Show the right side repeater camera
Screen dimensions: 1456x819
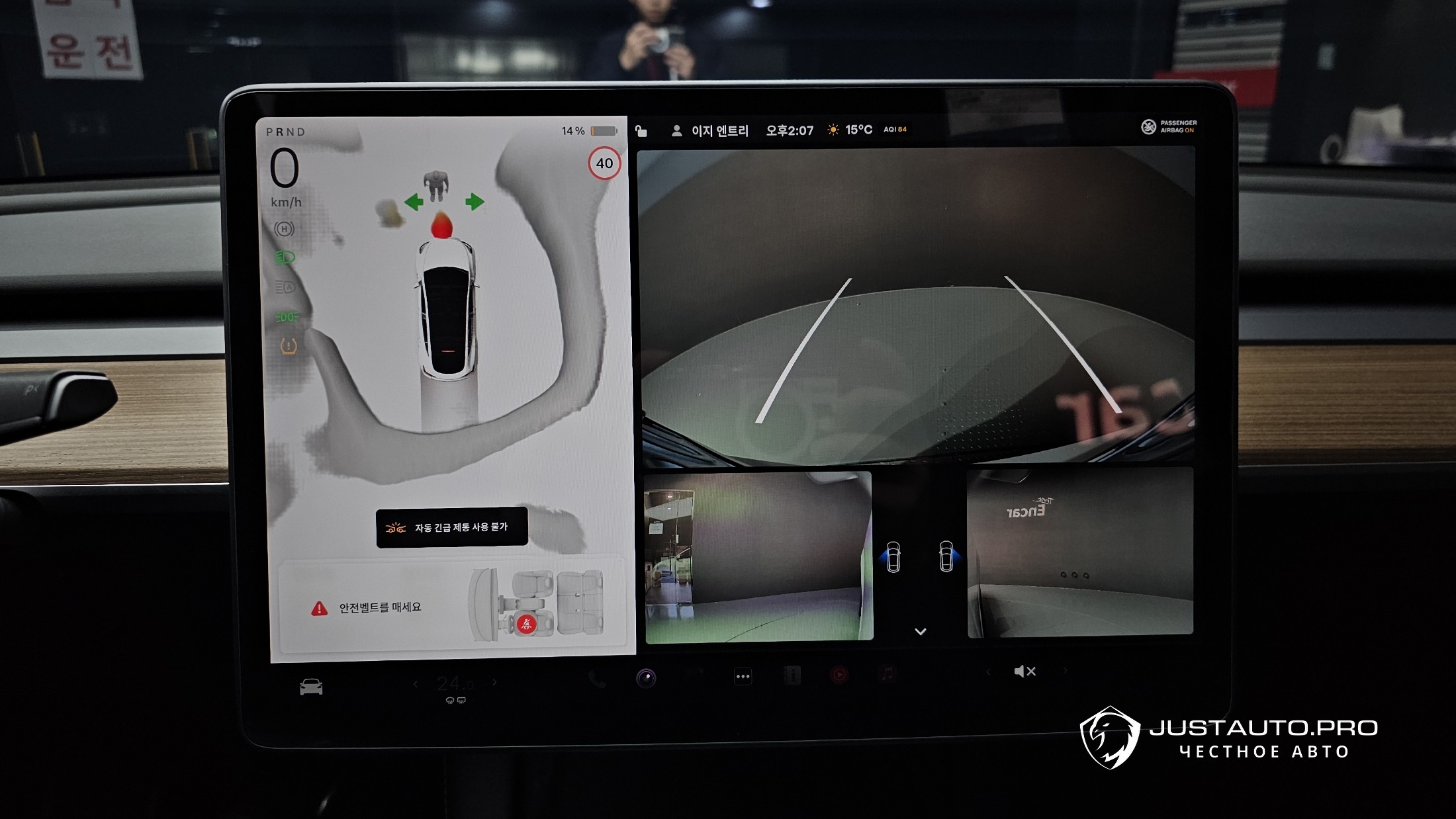click(947, 556)
